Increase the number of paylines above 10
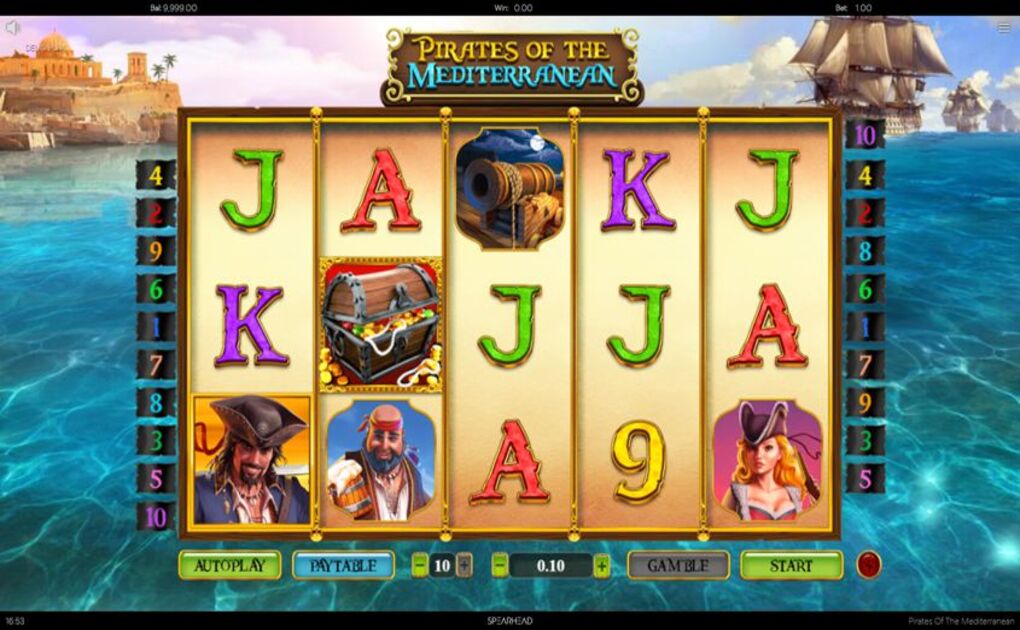This screenshot has width=1020, height=630. [x=464, y=566]
